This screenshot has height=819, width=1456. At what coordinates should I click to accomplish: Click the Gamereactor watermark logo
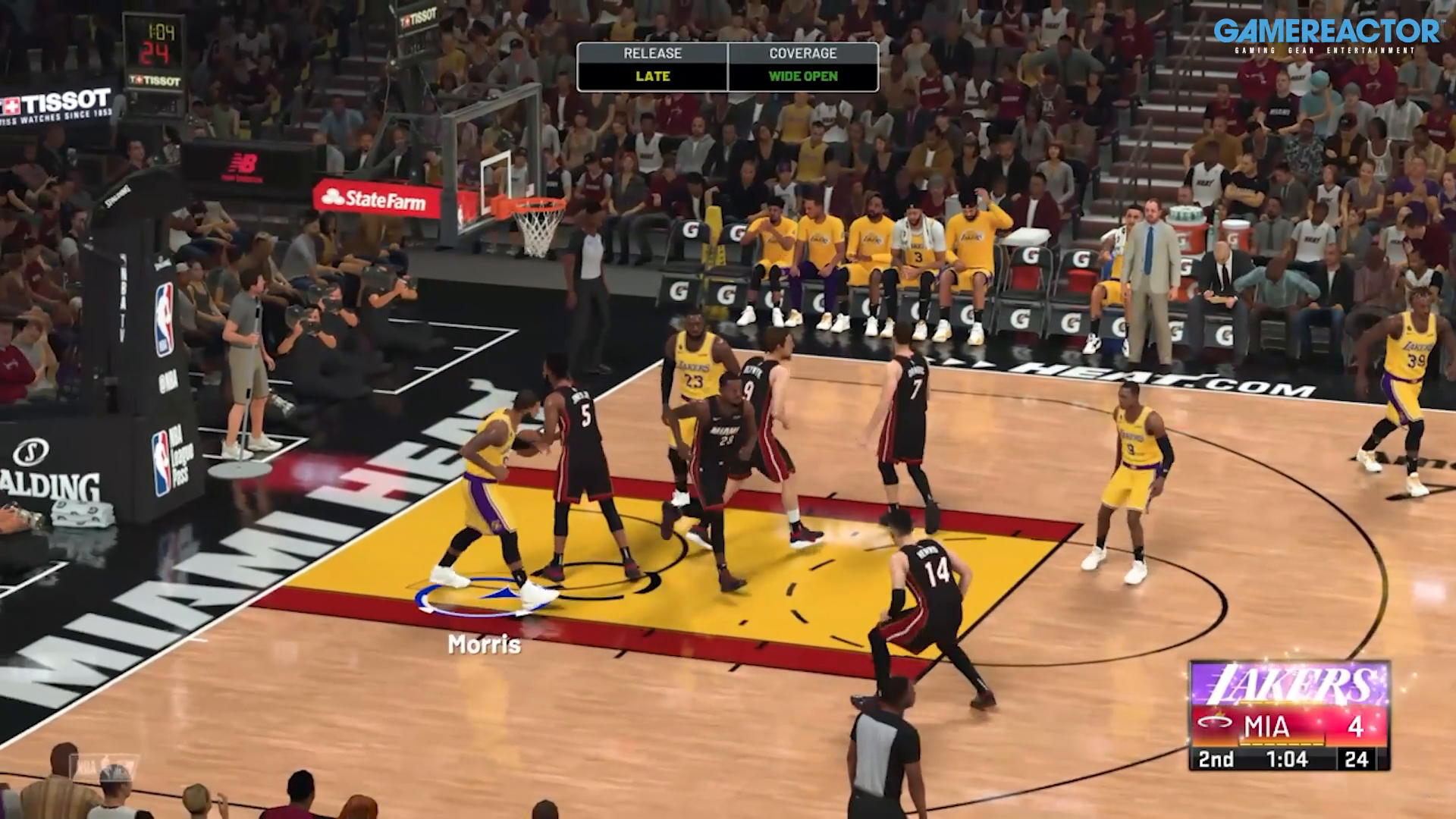(x=1326, y=36)
